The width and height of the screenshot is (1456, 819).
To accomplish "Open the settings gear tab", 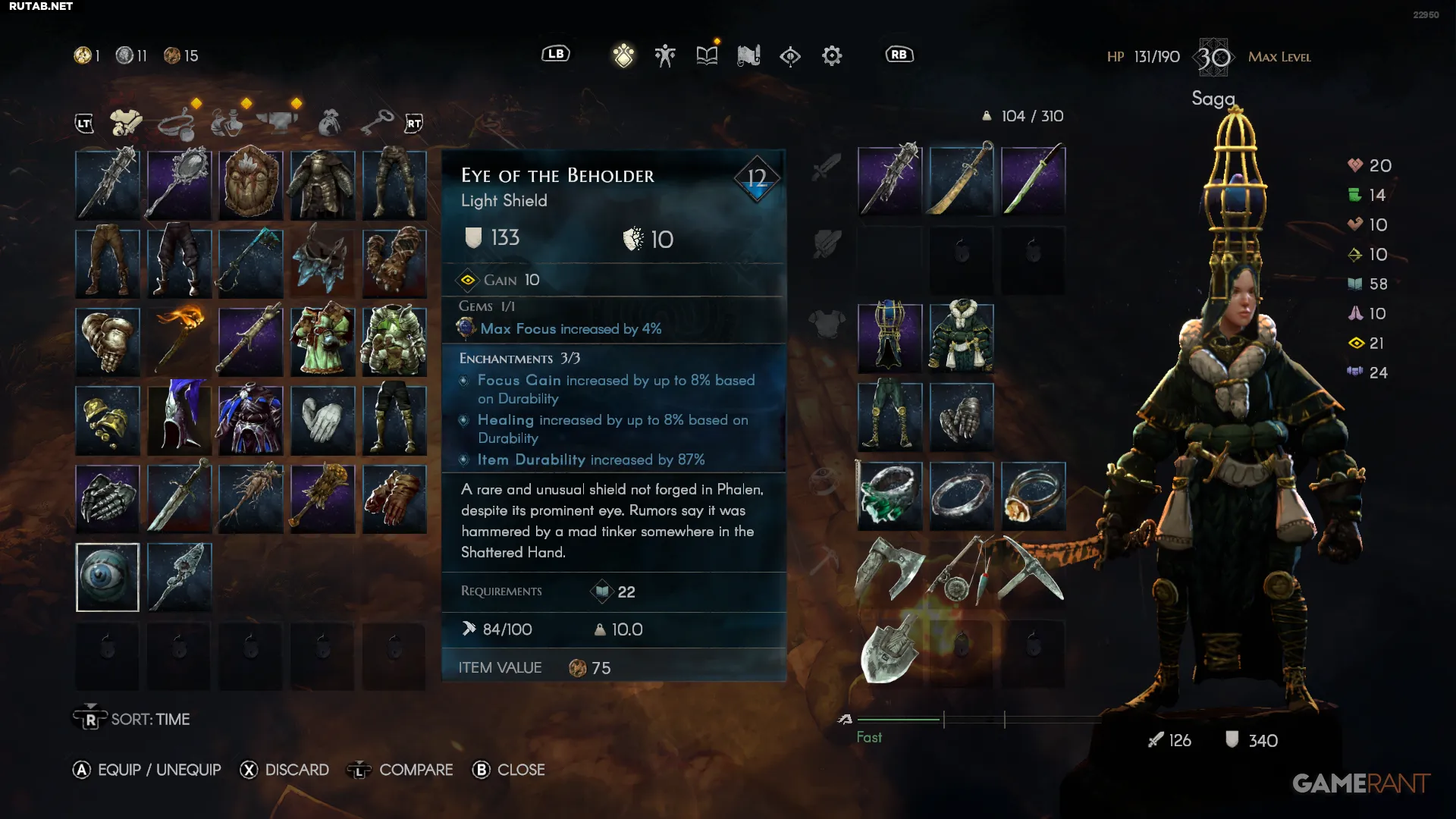I will click(x=832, y=55).
